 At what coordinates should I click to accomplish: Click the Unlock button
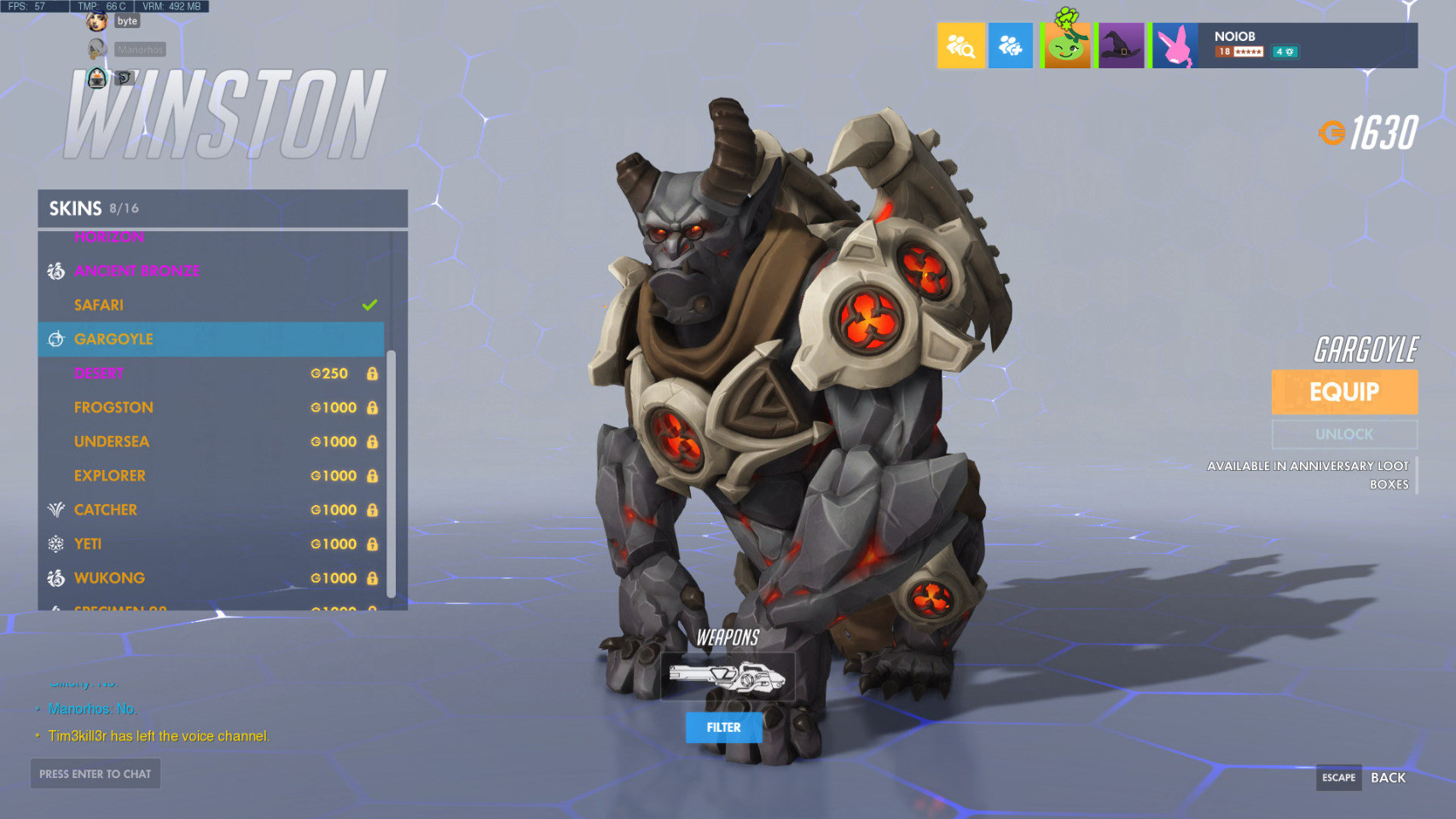[1344, 434]
